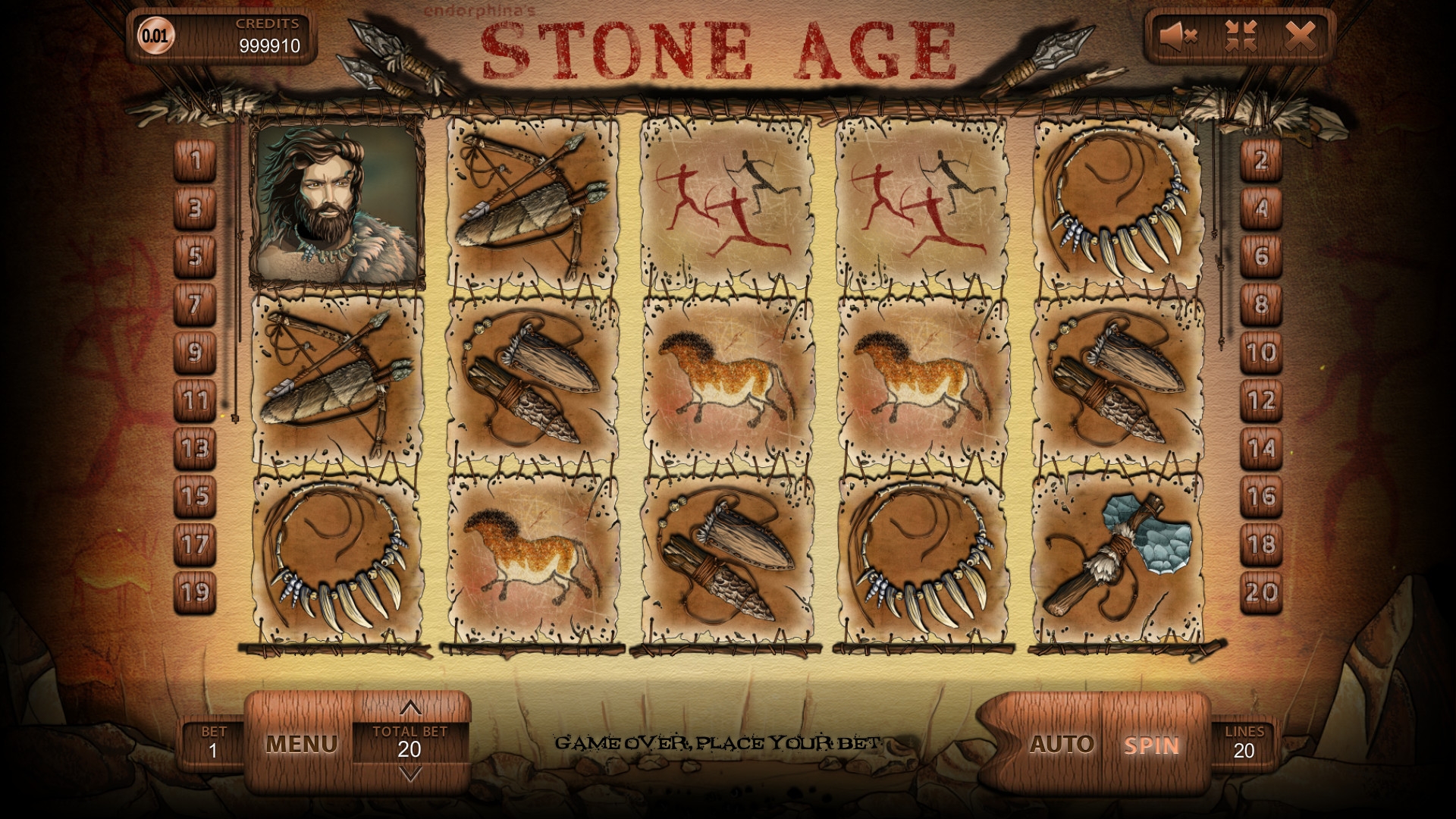Highlight payline number 12
This screenshot has width=1456, height=819.
point(1261,400)
